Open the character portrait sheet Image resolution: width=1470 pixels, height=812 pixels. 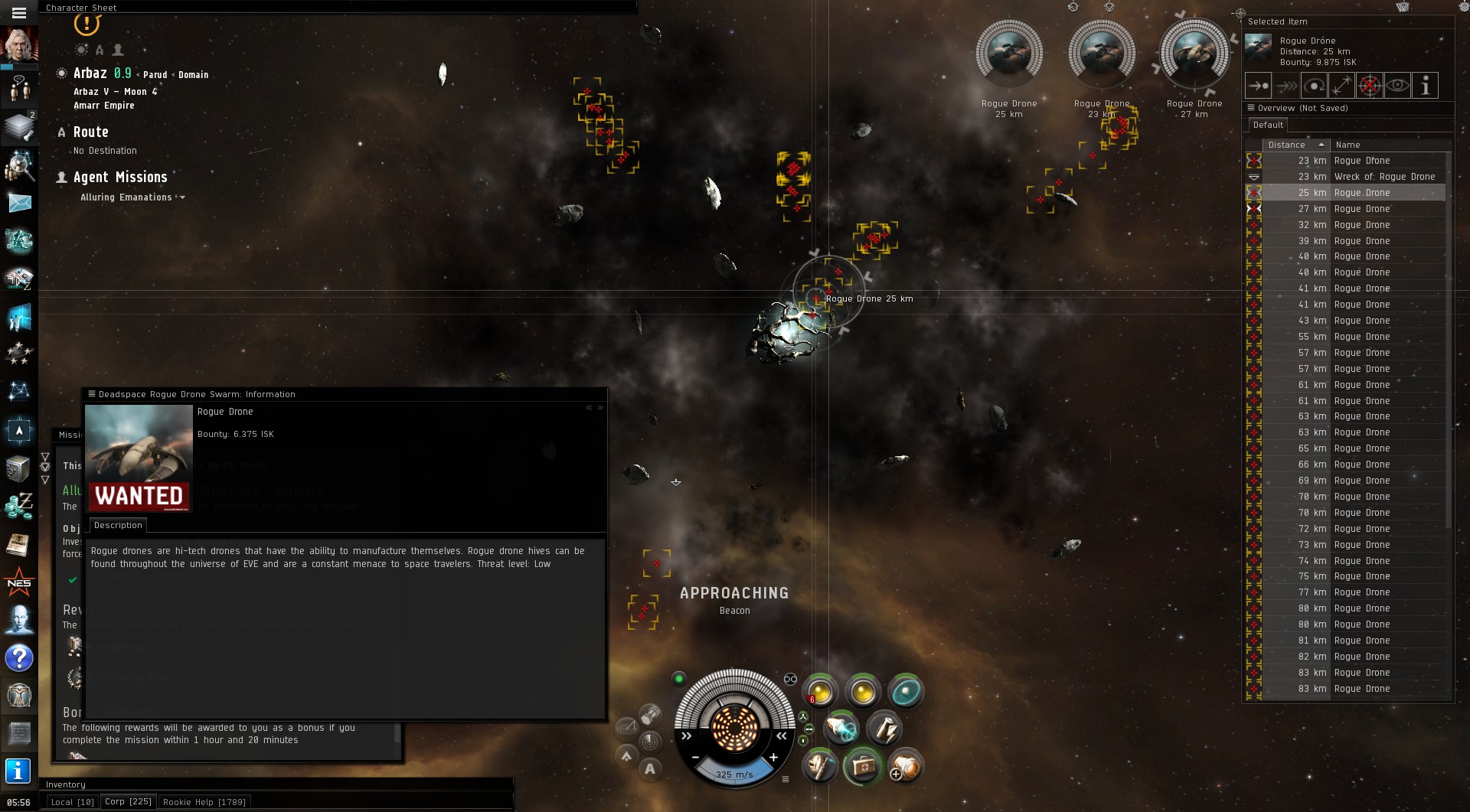point(19,45)
